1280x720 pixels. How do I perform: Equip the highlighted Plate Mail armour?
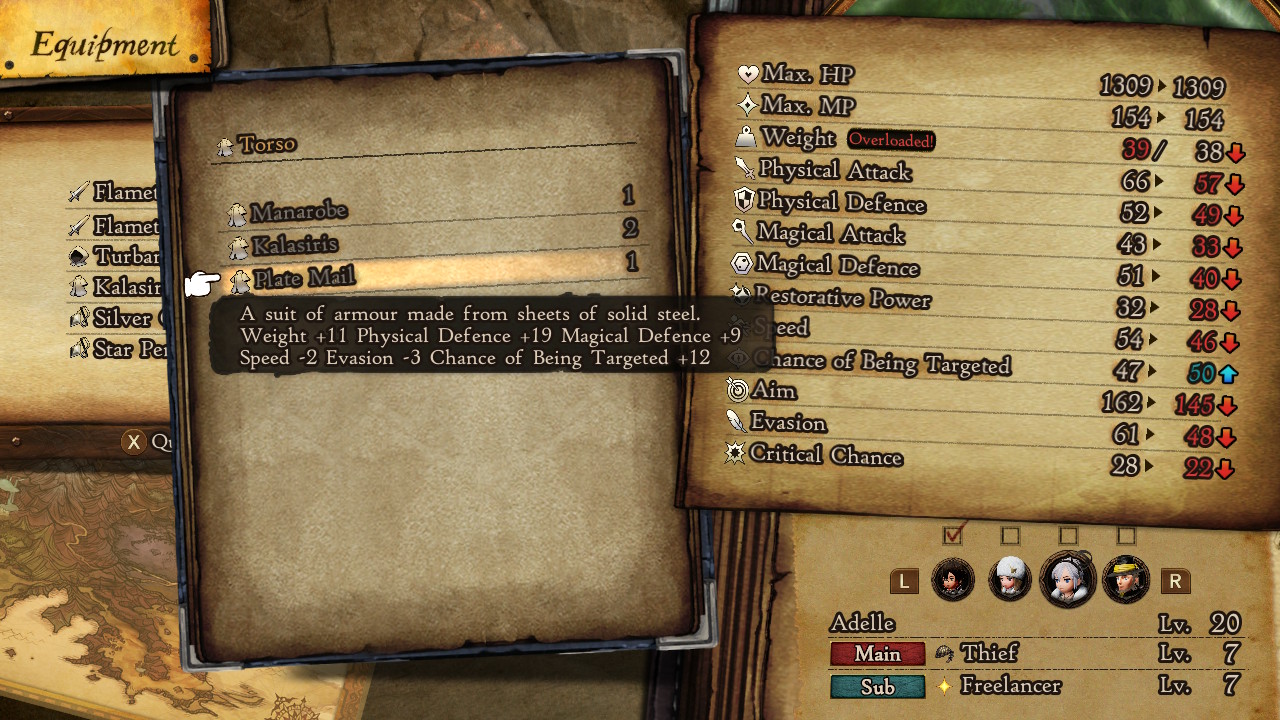[304, 278]
